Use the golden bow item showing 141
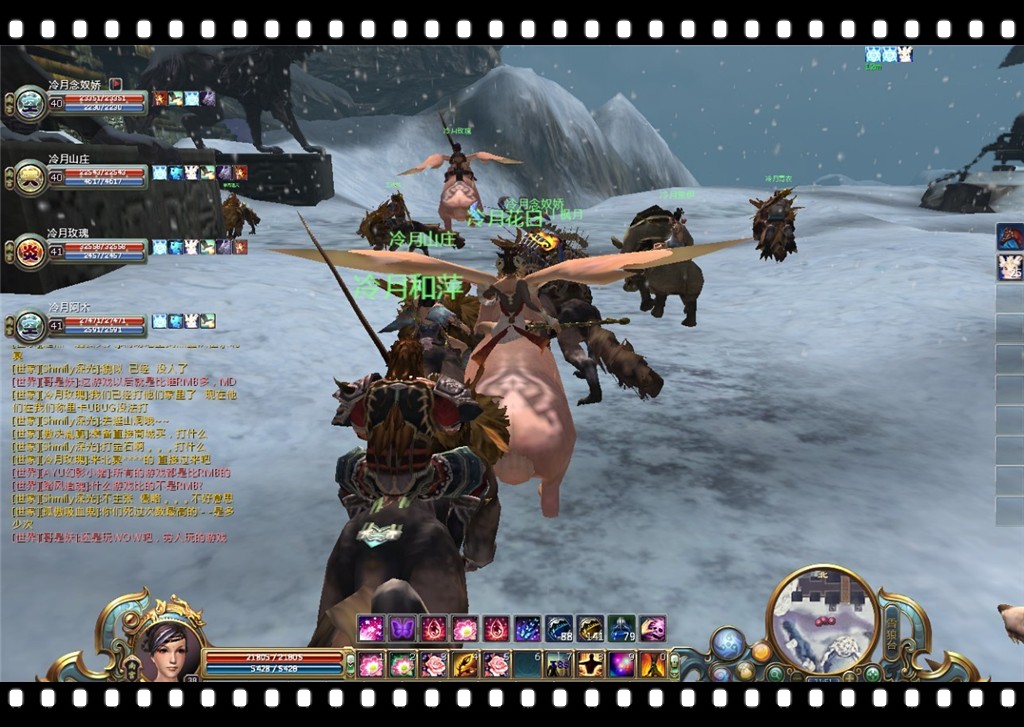This screenshot has height=727, width=1024. pyautogui.click(x=590, y=628)
